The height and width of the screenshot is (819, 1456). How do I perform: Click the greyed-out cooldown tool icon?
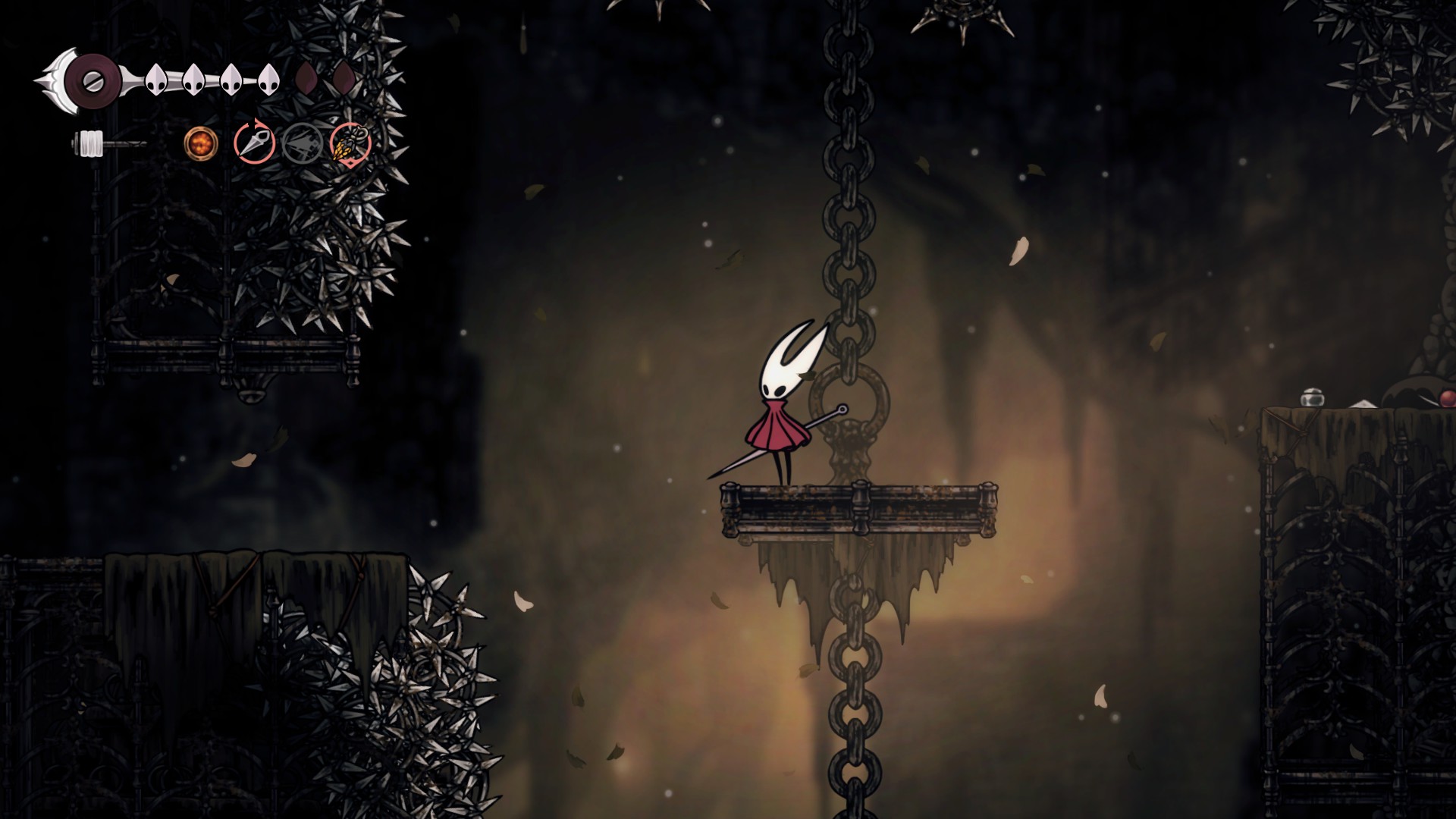(x=301, y=144)
